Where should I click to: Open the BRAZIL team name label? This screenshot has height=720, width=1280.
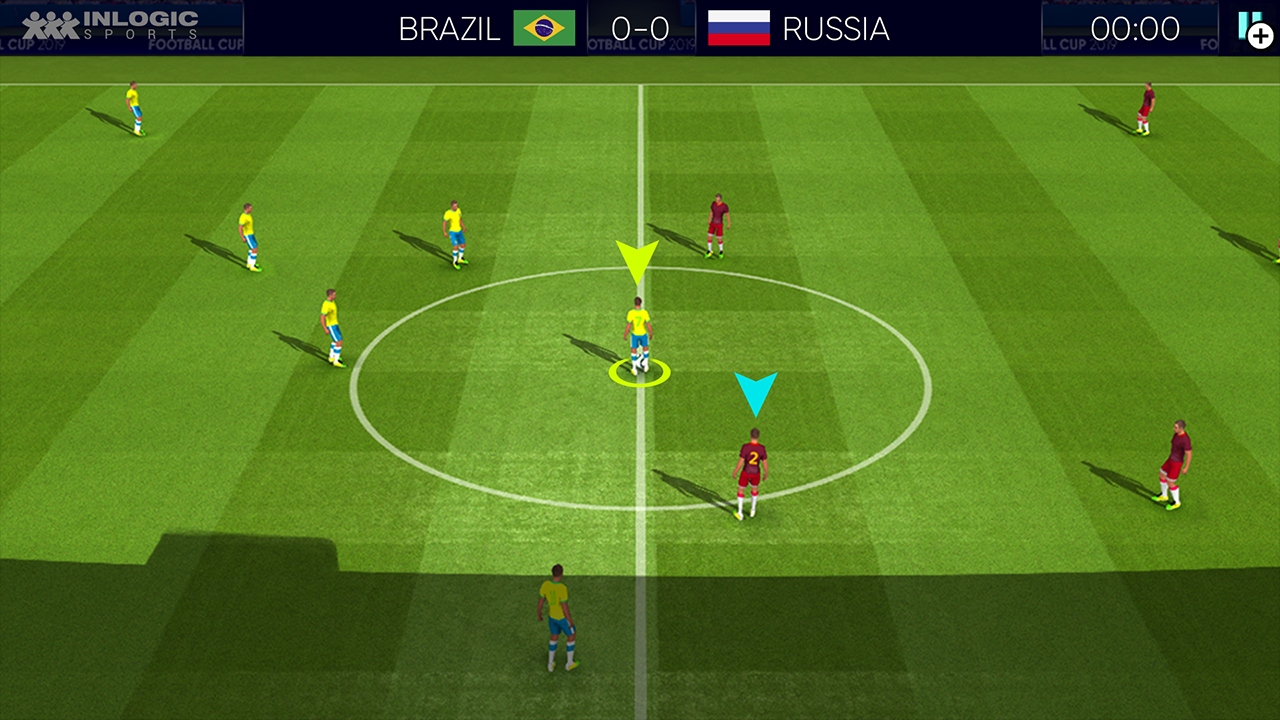(x=448, y=29)
